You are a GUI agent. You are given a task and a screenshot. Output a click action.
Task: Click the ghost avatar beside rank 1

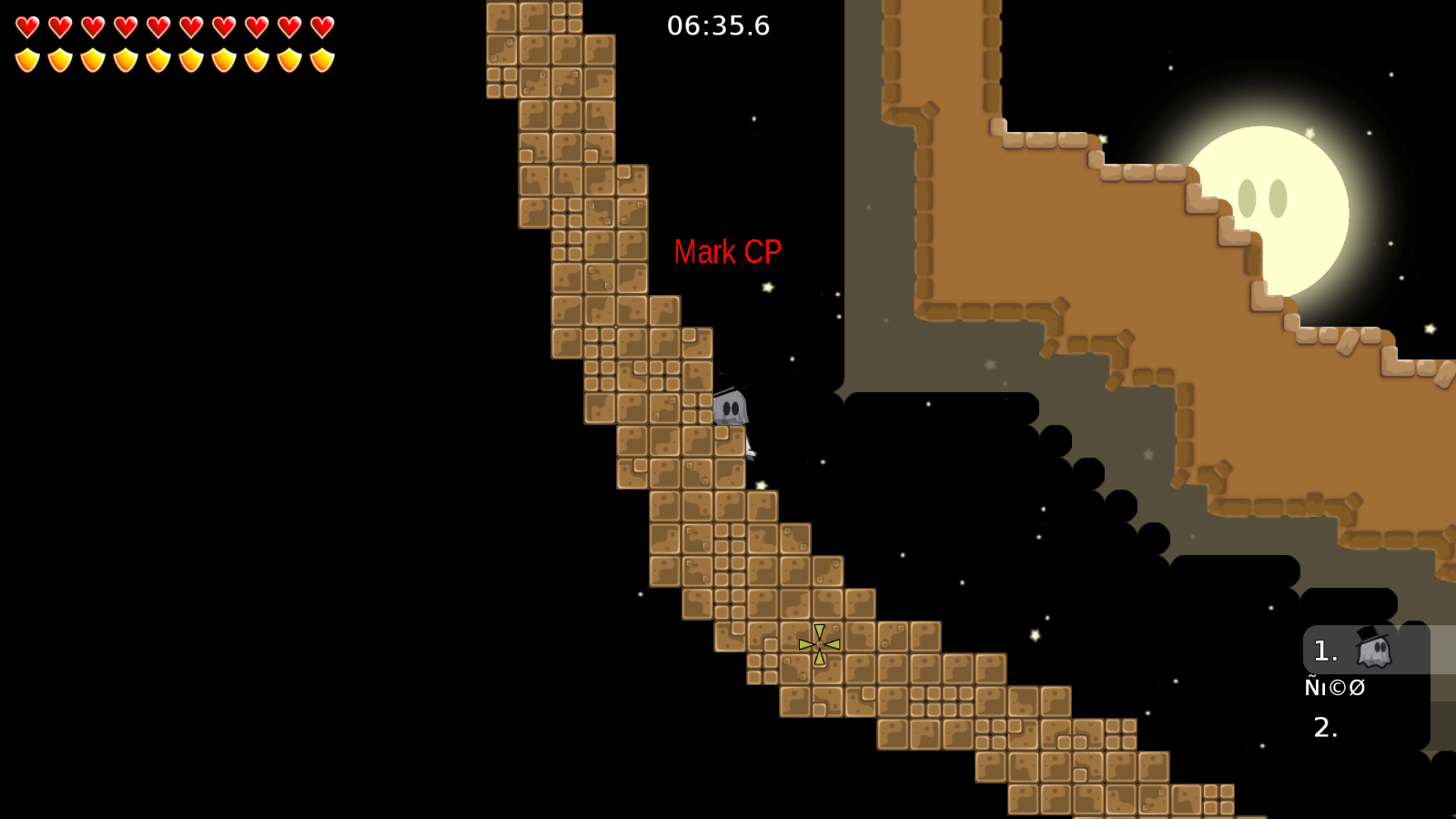pyautogui.click(x=1374, y=650)
